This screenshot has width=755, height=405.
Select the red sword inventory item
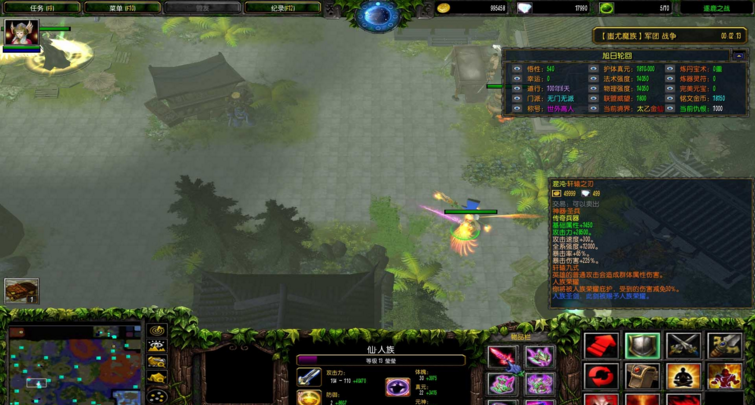pyautogui.click(x=502, y=357)
